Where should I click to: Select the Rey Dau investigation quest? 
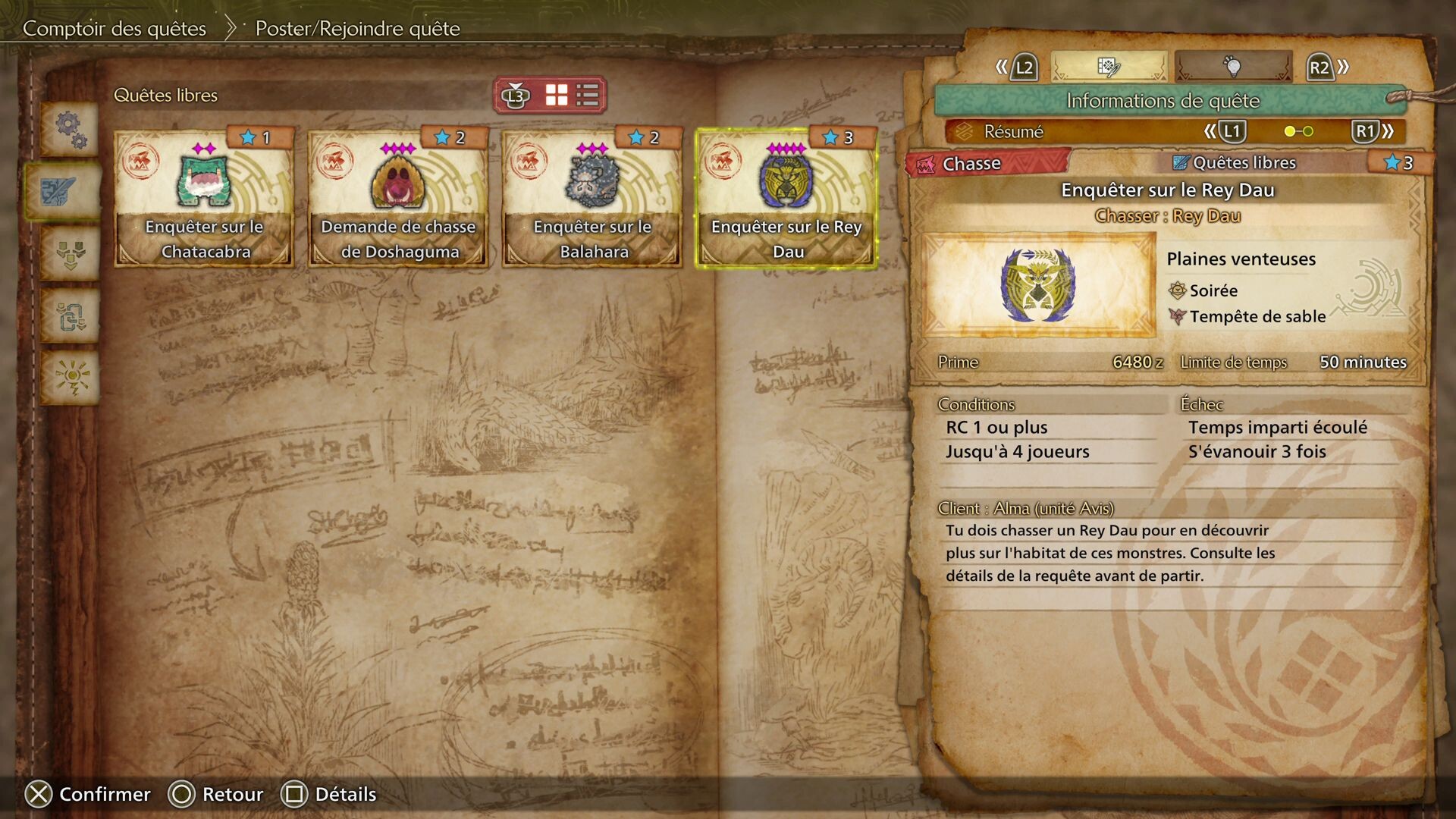click(786, 199)
